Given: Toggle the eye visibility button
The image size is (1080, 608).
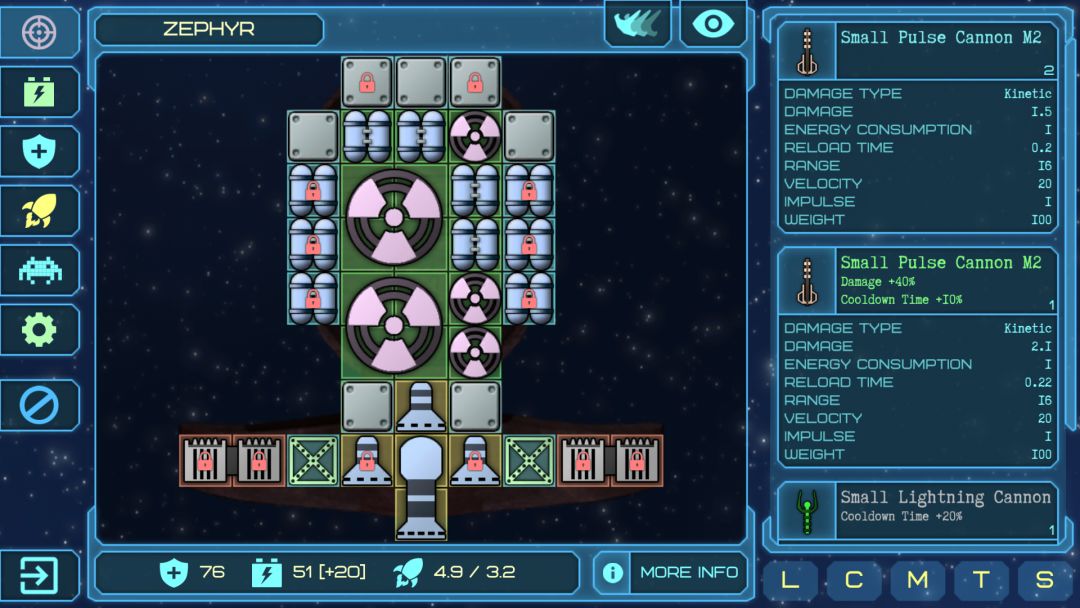Looking at the screenshot, I should 713,24.
